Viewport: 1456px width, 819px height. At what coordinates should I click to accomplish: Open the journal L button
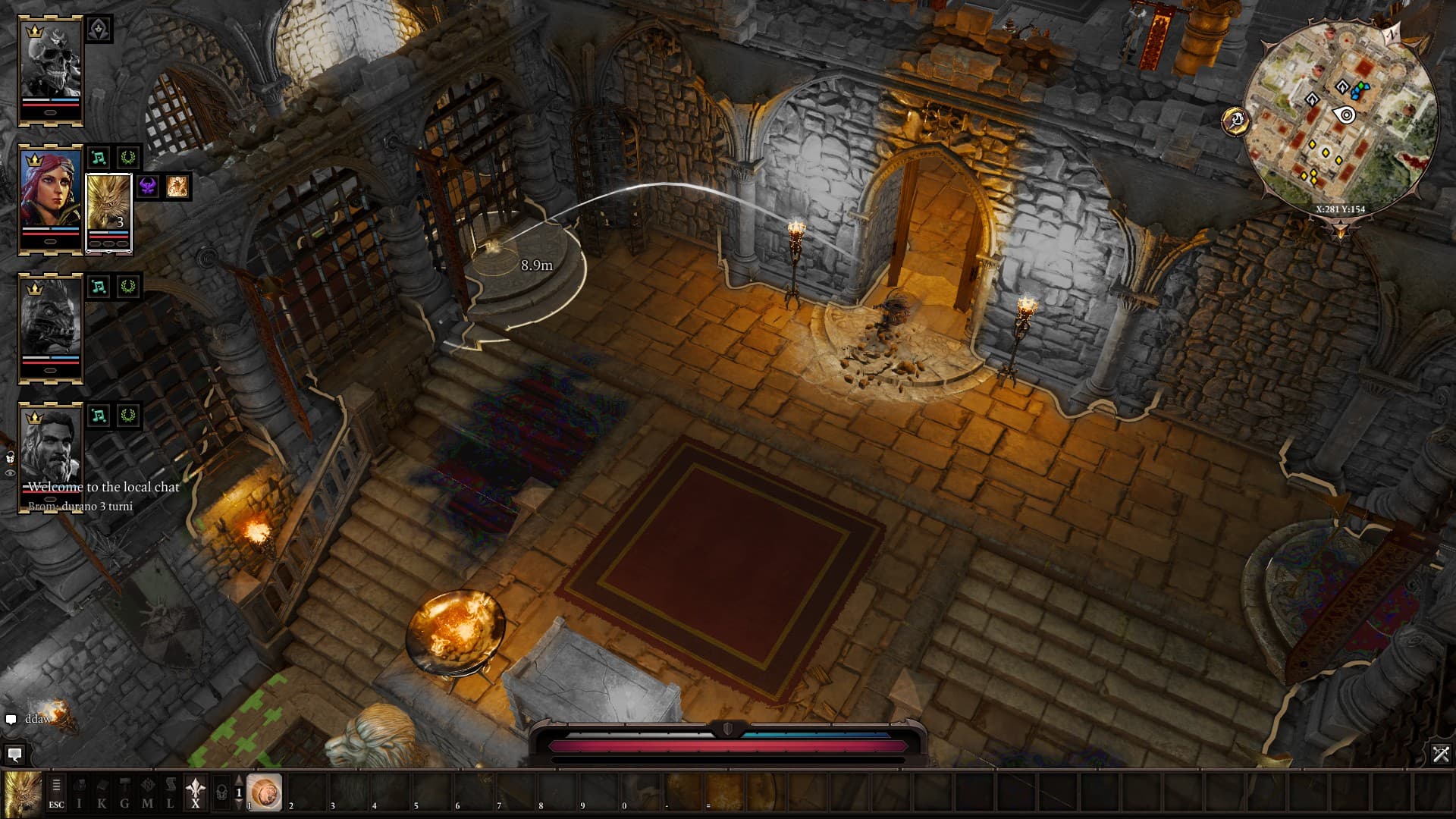coord(170,793)
